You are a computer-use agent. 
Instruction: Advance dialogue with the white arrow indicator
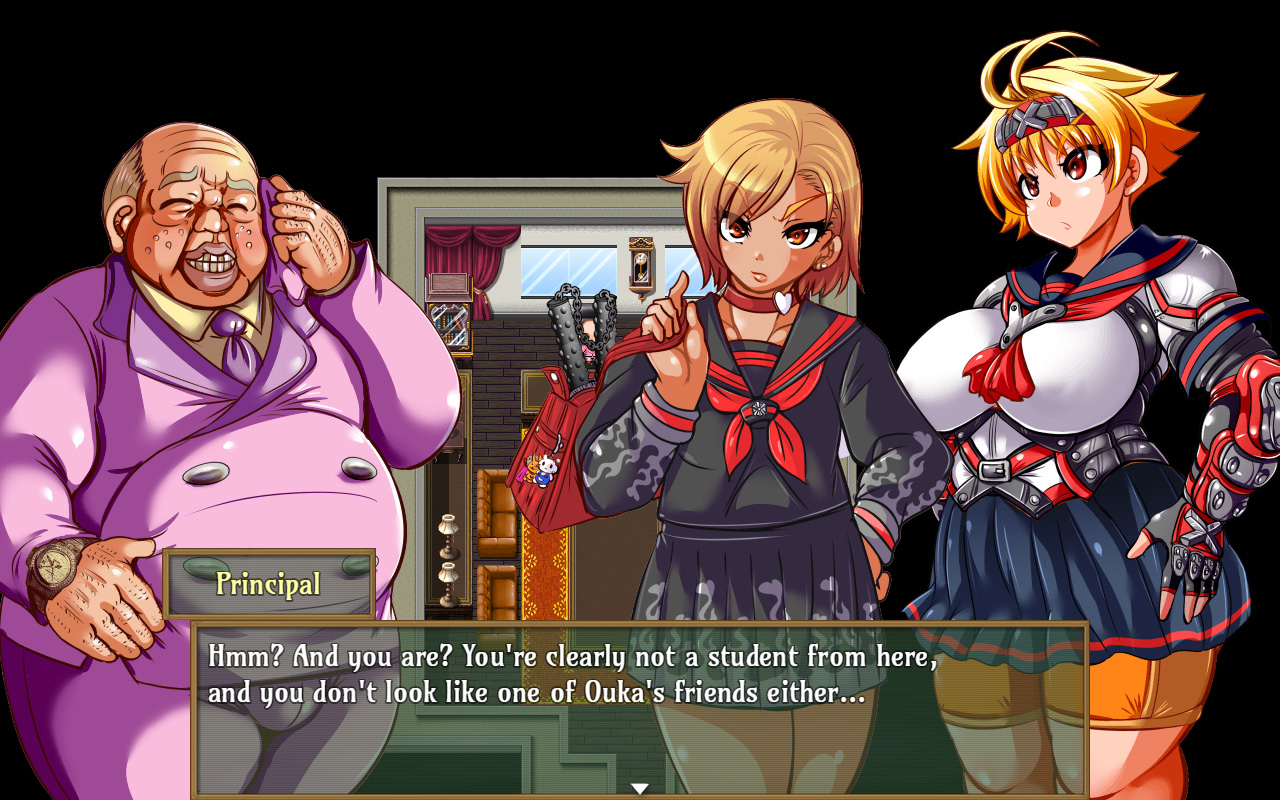pos(640,788)
